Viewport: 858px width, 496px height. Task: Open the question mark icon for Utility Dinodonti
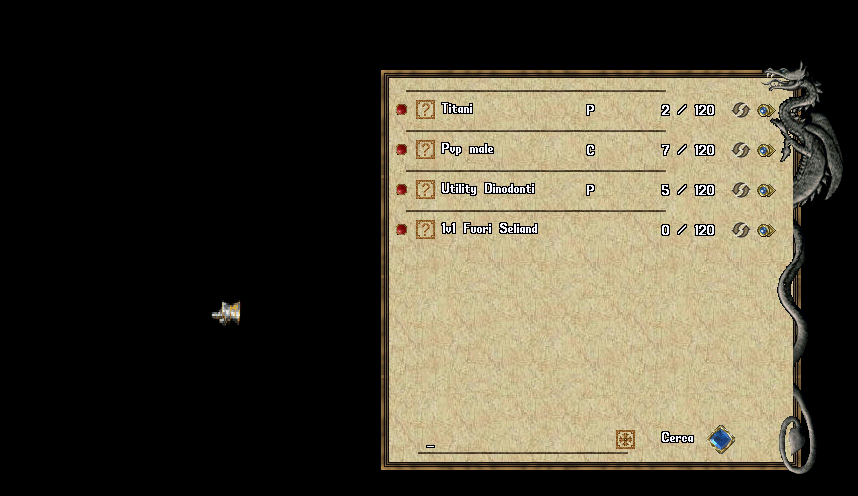coord(425,190)
